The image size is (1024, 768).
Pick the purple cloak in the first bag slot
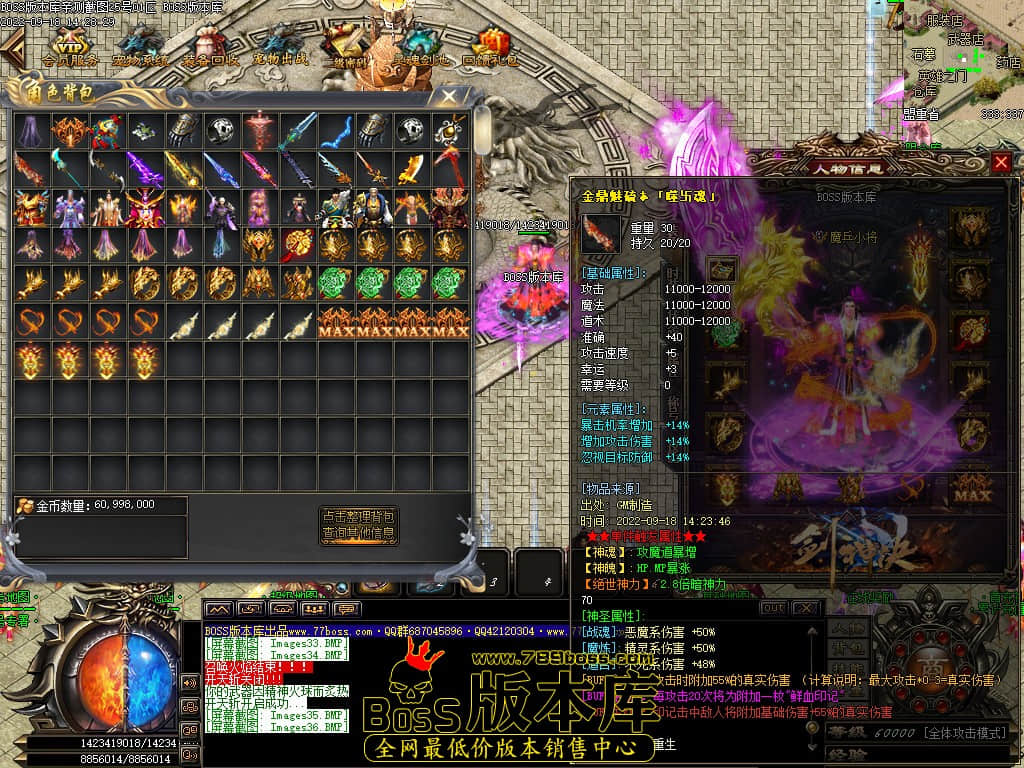[32, 130]
